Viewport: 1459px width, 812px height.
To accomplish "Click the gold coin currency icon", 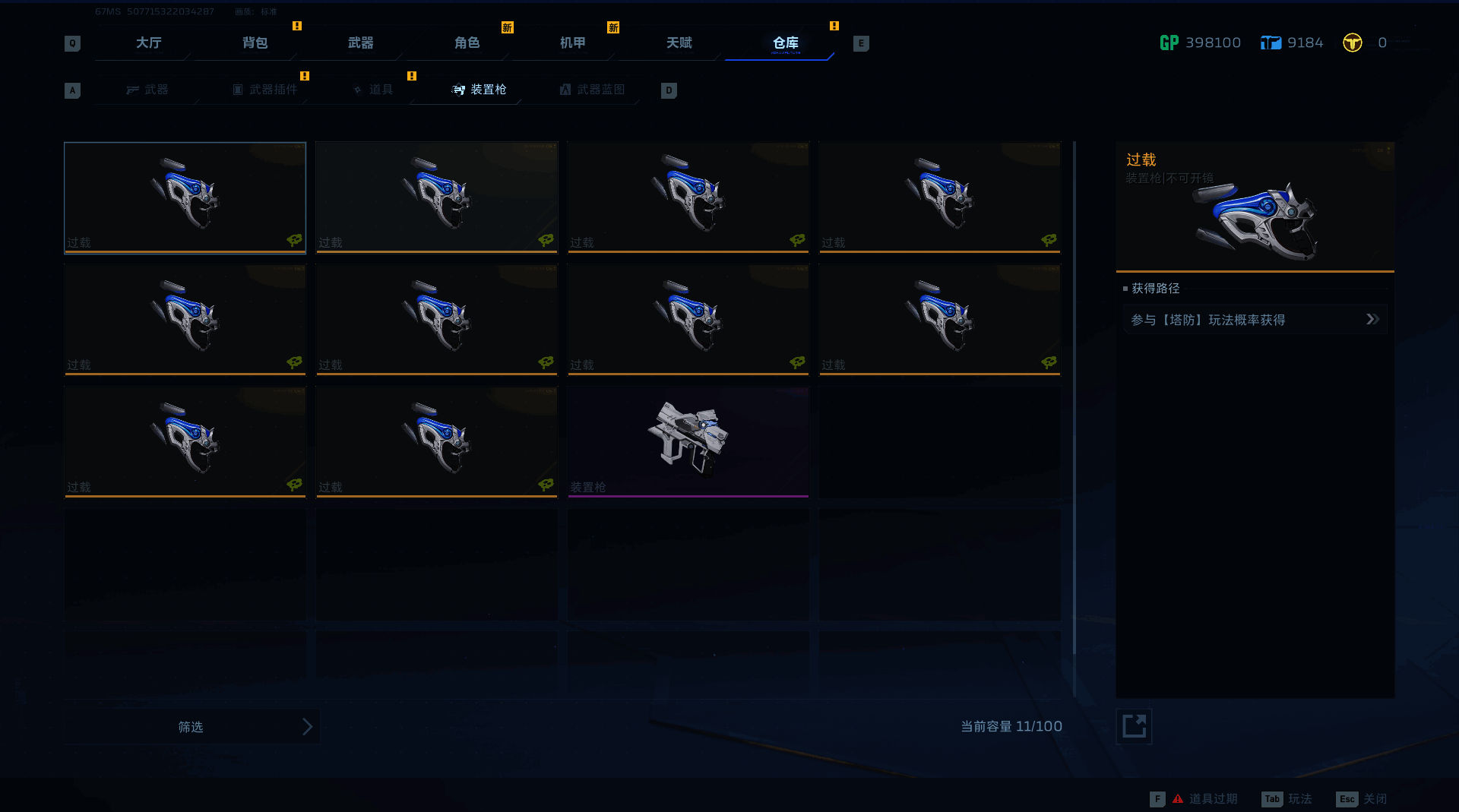I will (1353, 43).
